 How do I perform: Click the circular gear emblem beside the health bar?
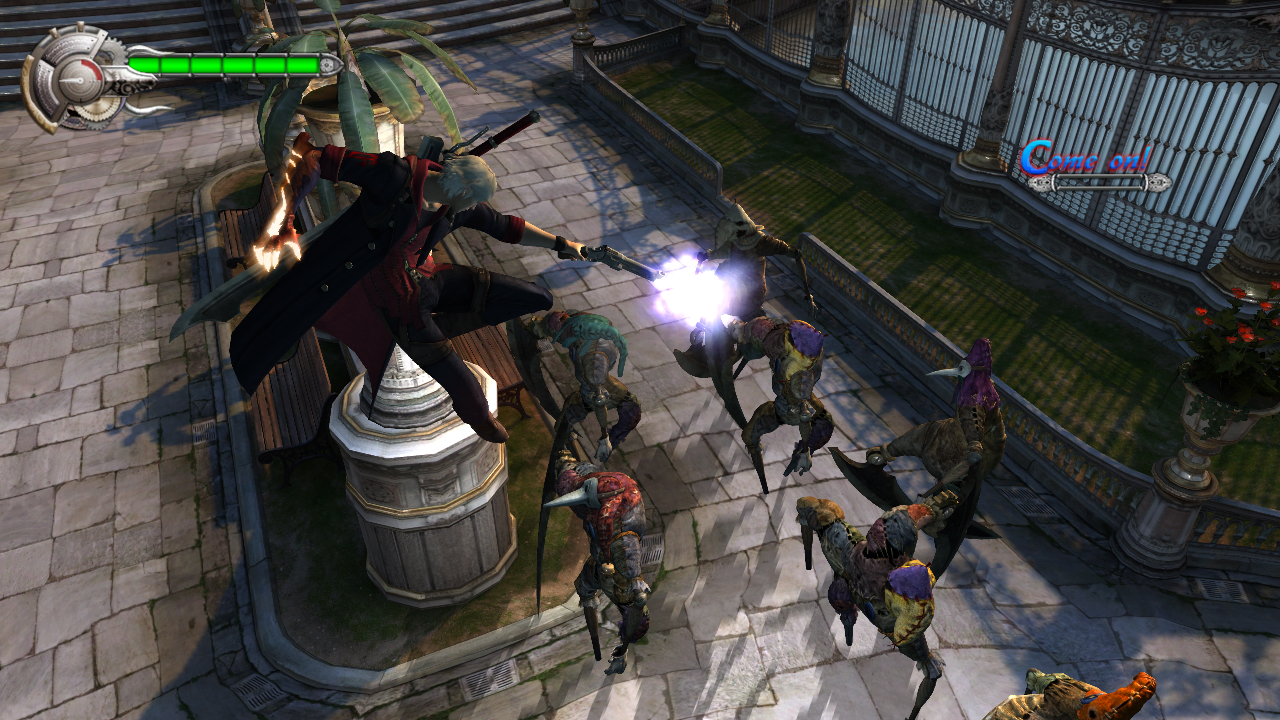72,77
